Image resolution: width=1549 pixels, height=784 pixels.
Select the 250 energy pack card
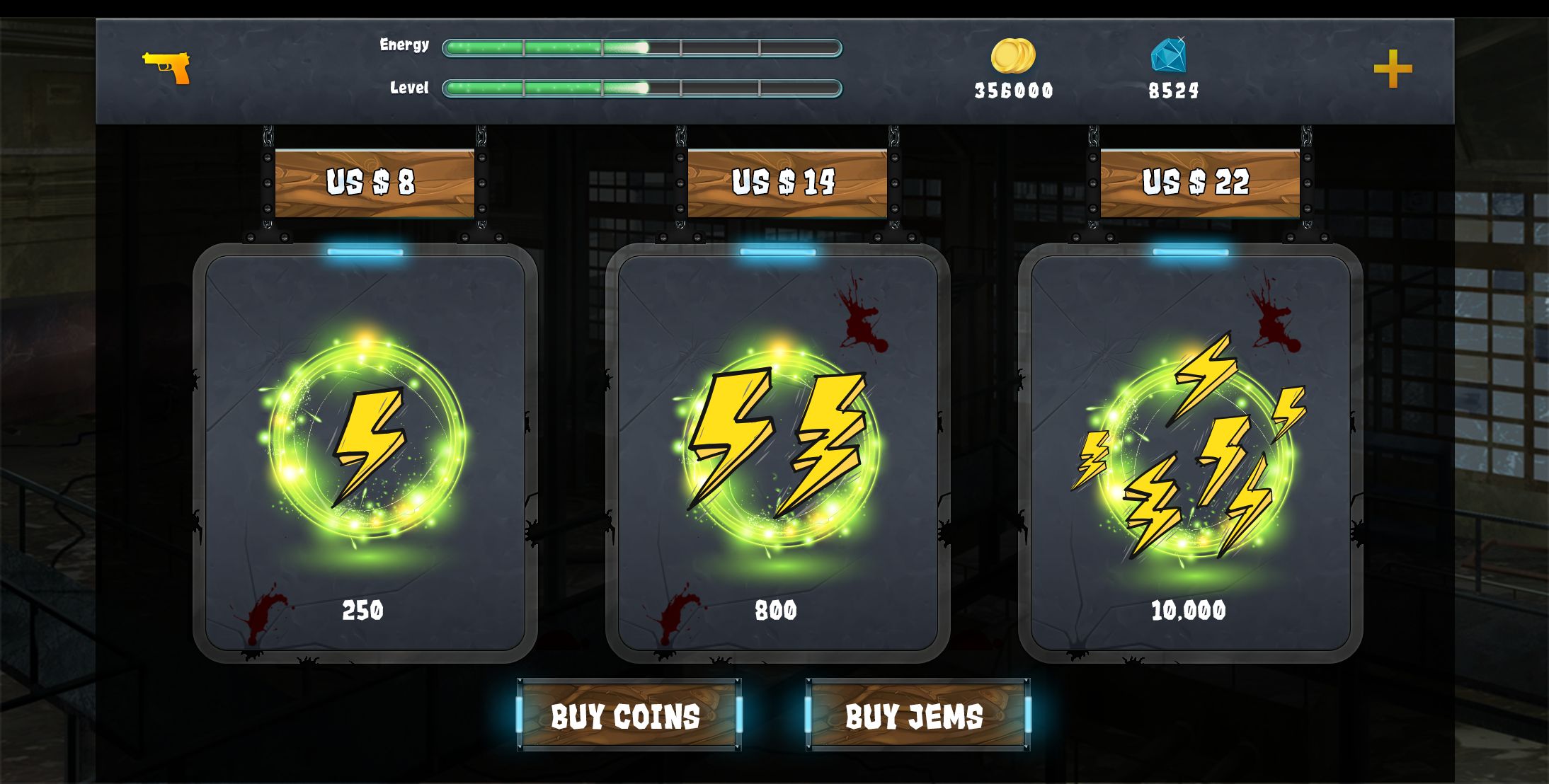pyautogui.click(x=365, y=453)
